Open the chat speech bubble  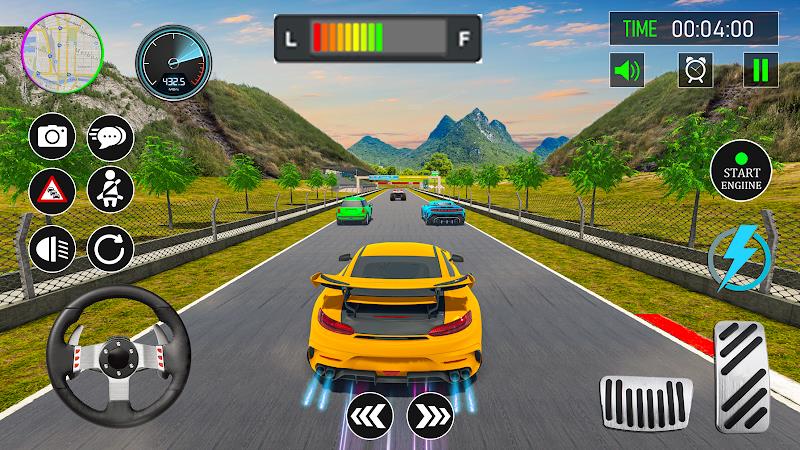(x=109, y=136)
